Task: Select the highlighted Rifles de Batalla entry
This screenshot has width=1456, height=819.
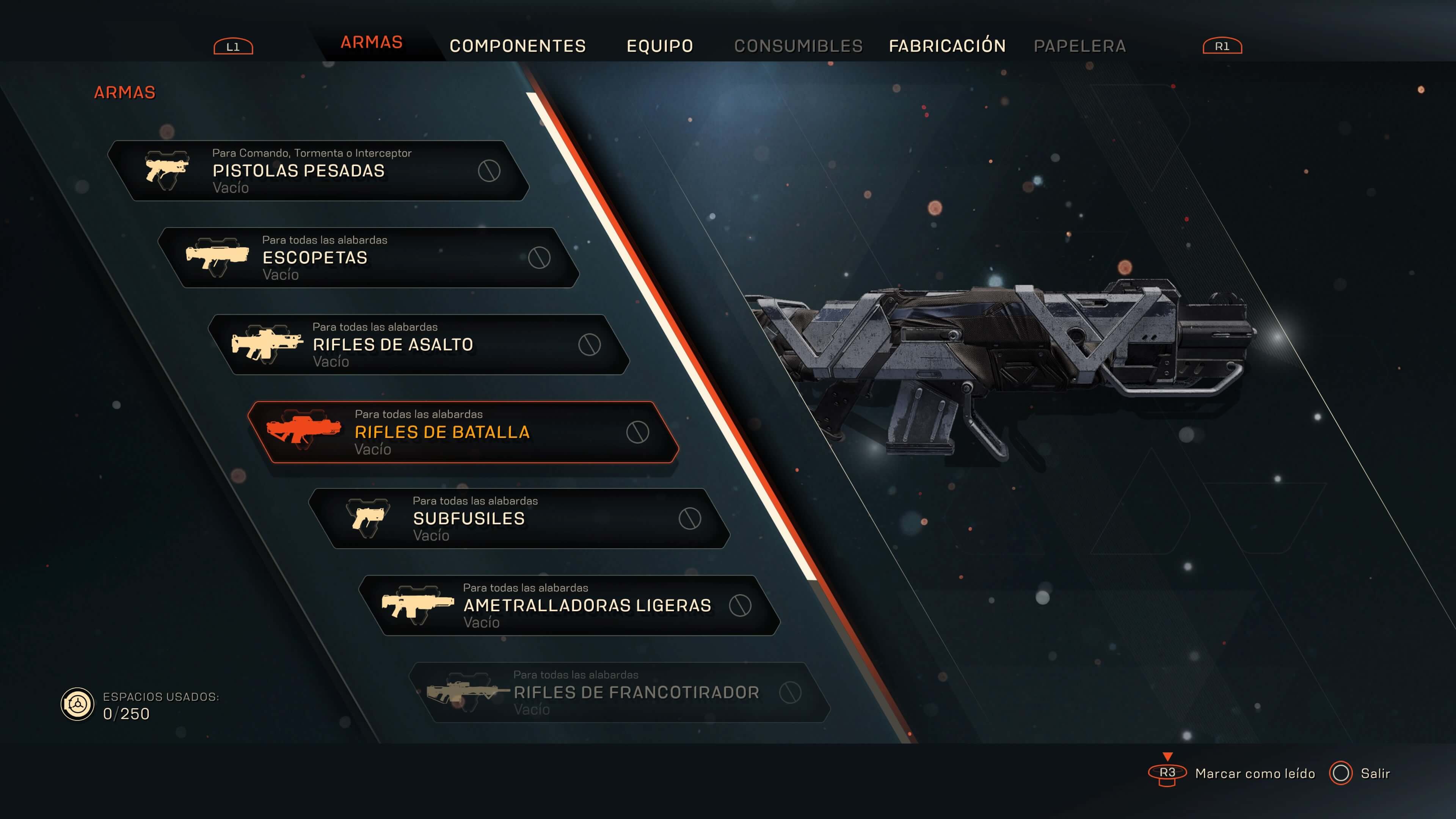Action: coord(463,432)
